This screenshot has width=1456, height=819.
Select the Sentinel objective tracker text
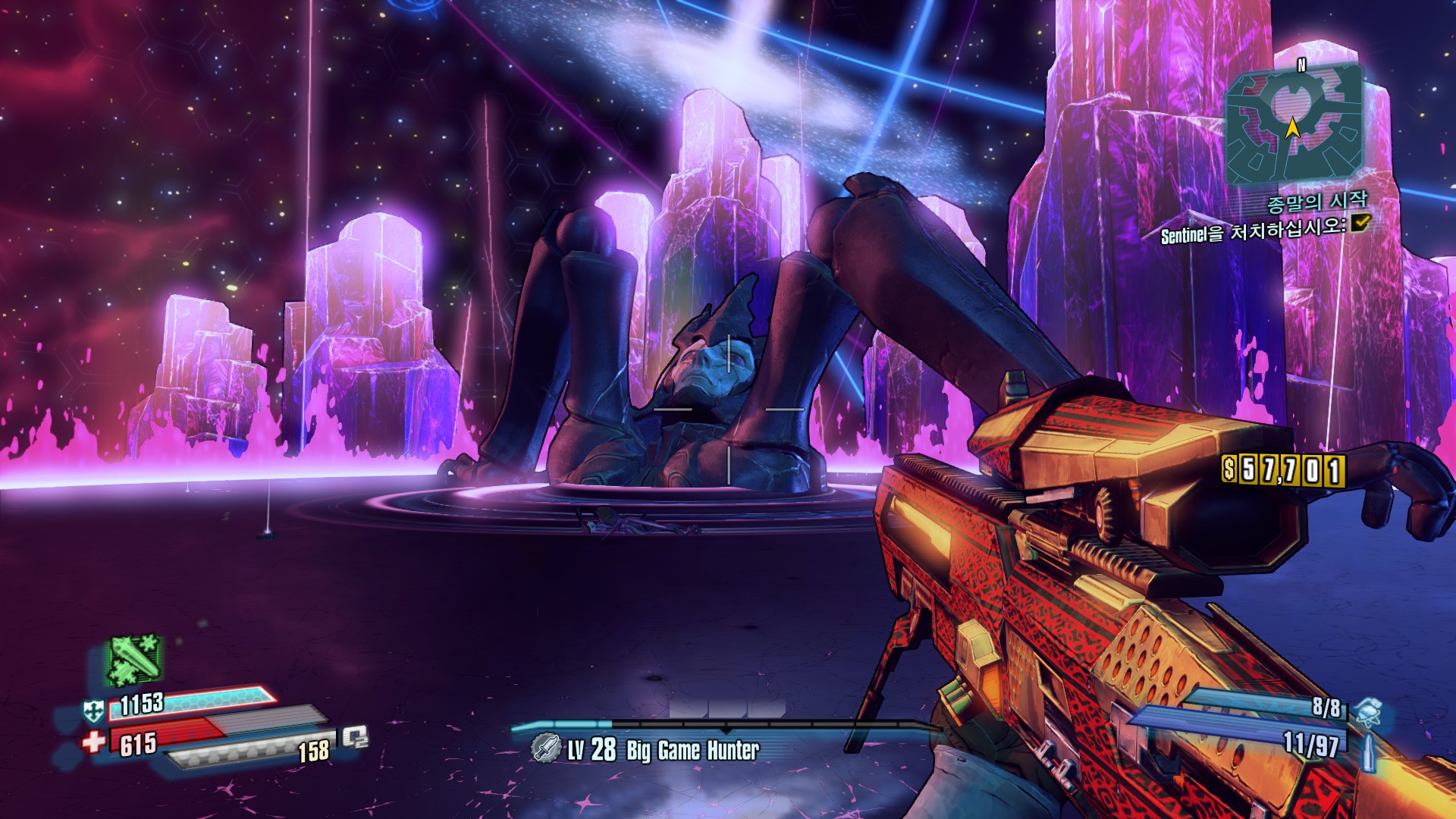(x=1252, y=231)
